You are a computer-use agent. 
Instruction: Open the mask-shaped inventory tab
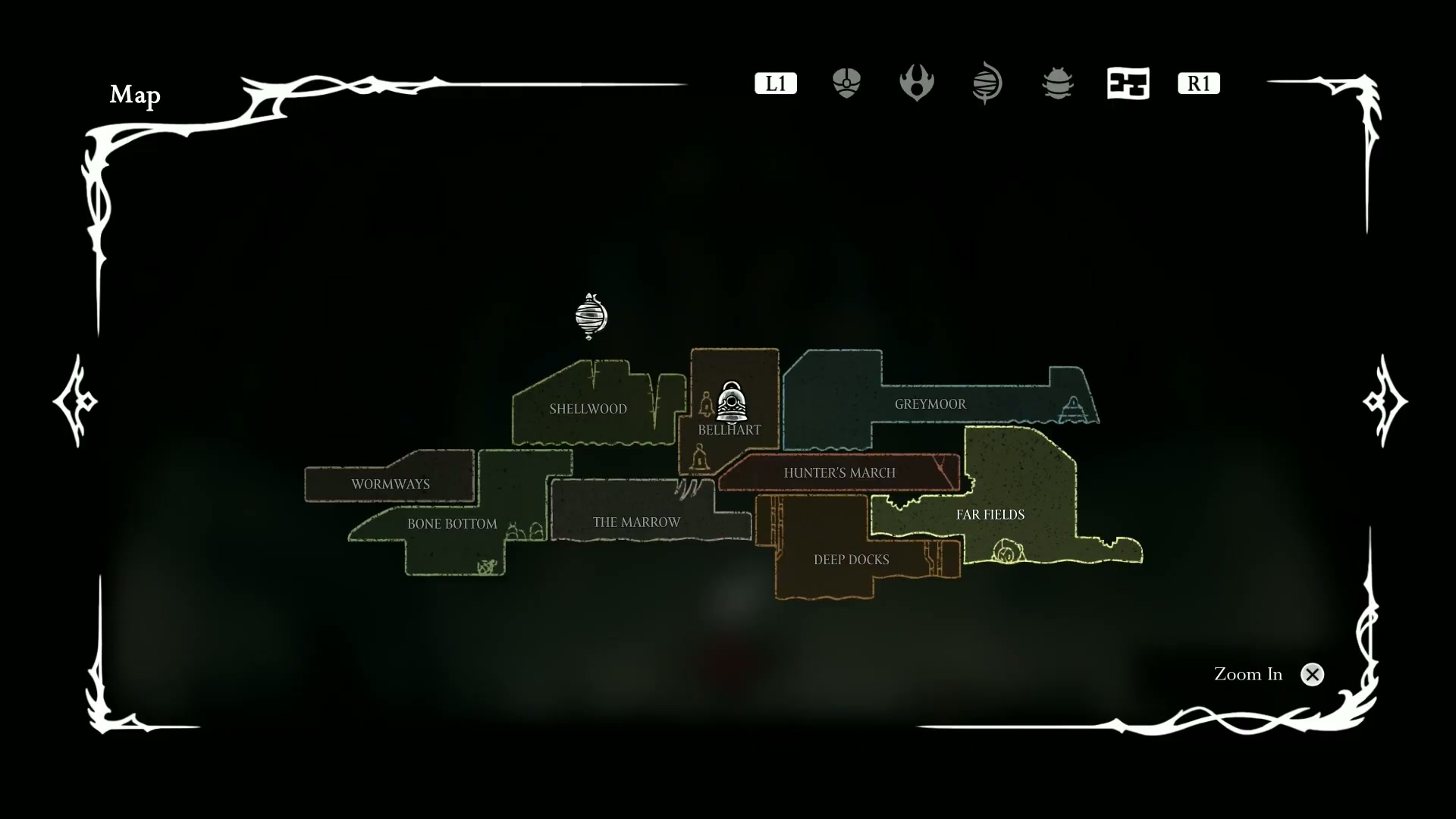[x=846, y=83]
